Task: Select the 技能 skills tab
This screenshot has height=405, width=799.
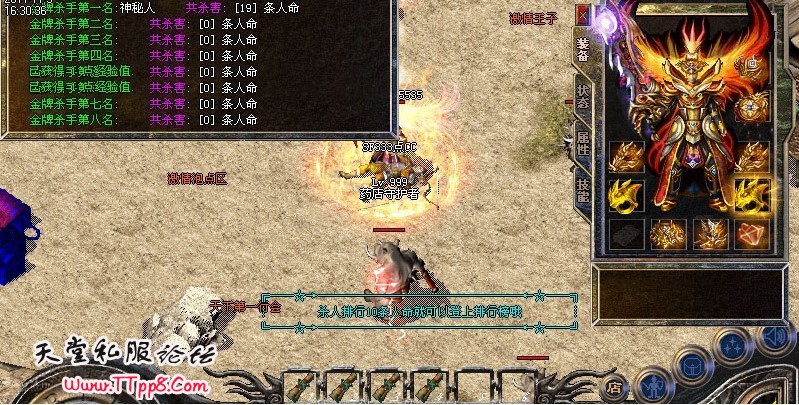Action: click(x=583, y=188)
